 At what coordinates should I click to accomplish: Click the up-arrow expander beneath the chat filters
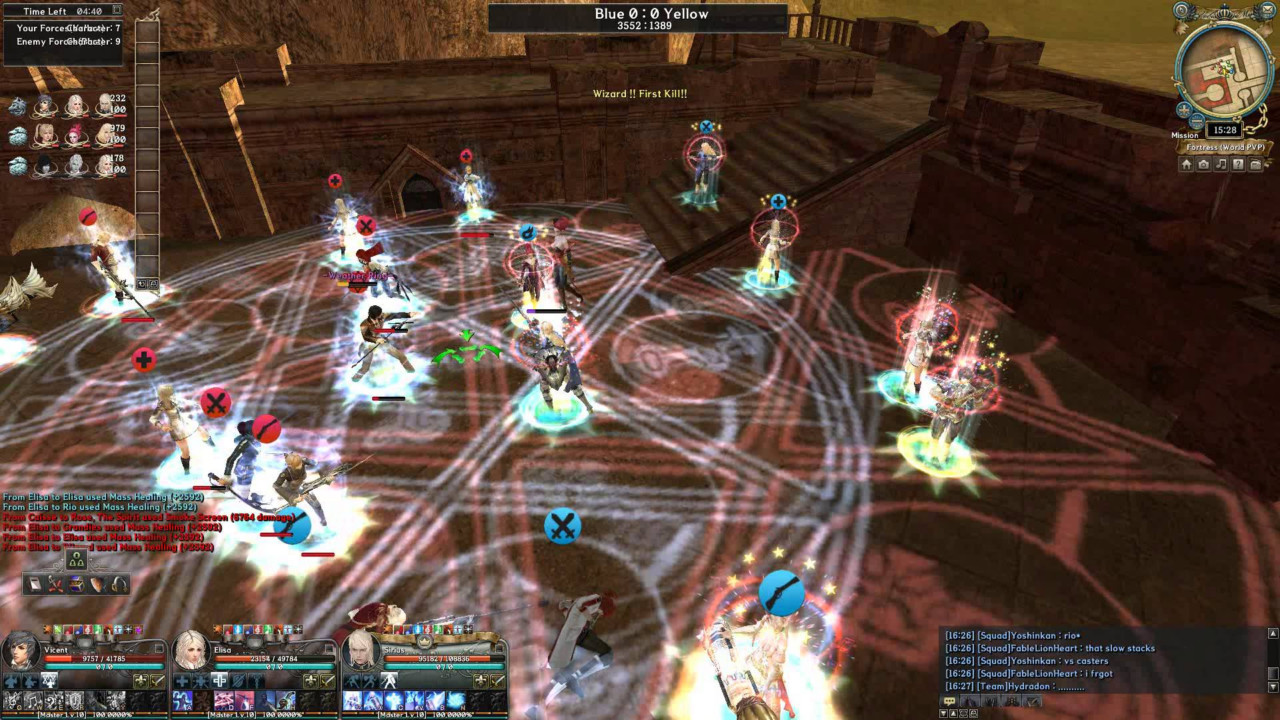click(x=953, y=713)
